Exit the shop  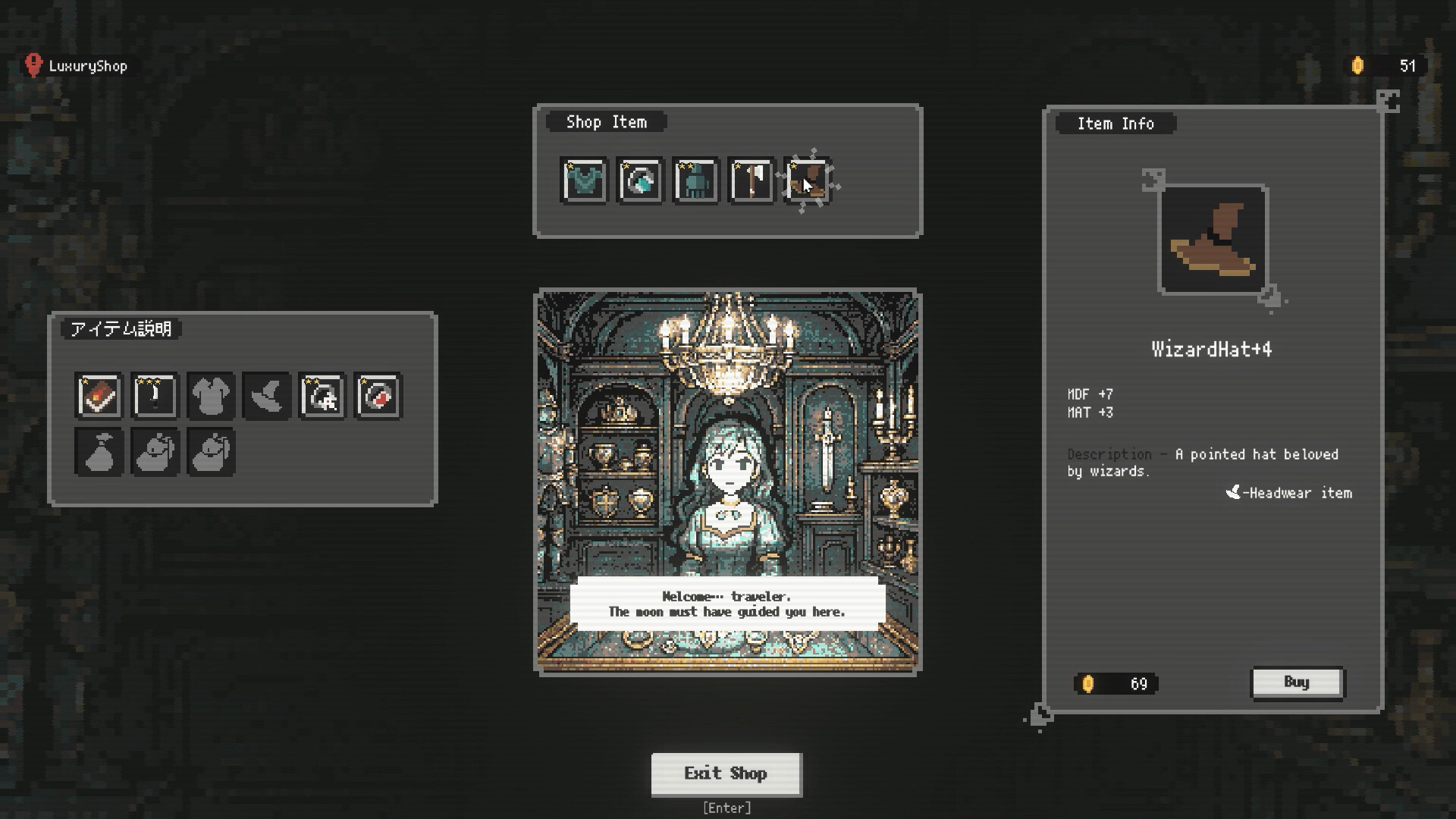[726, 773]
